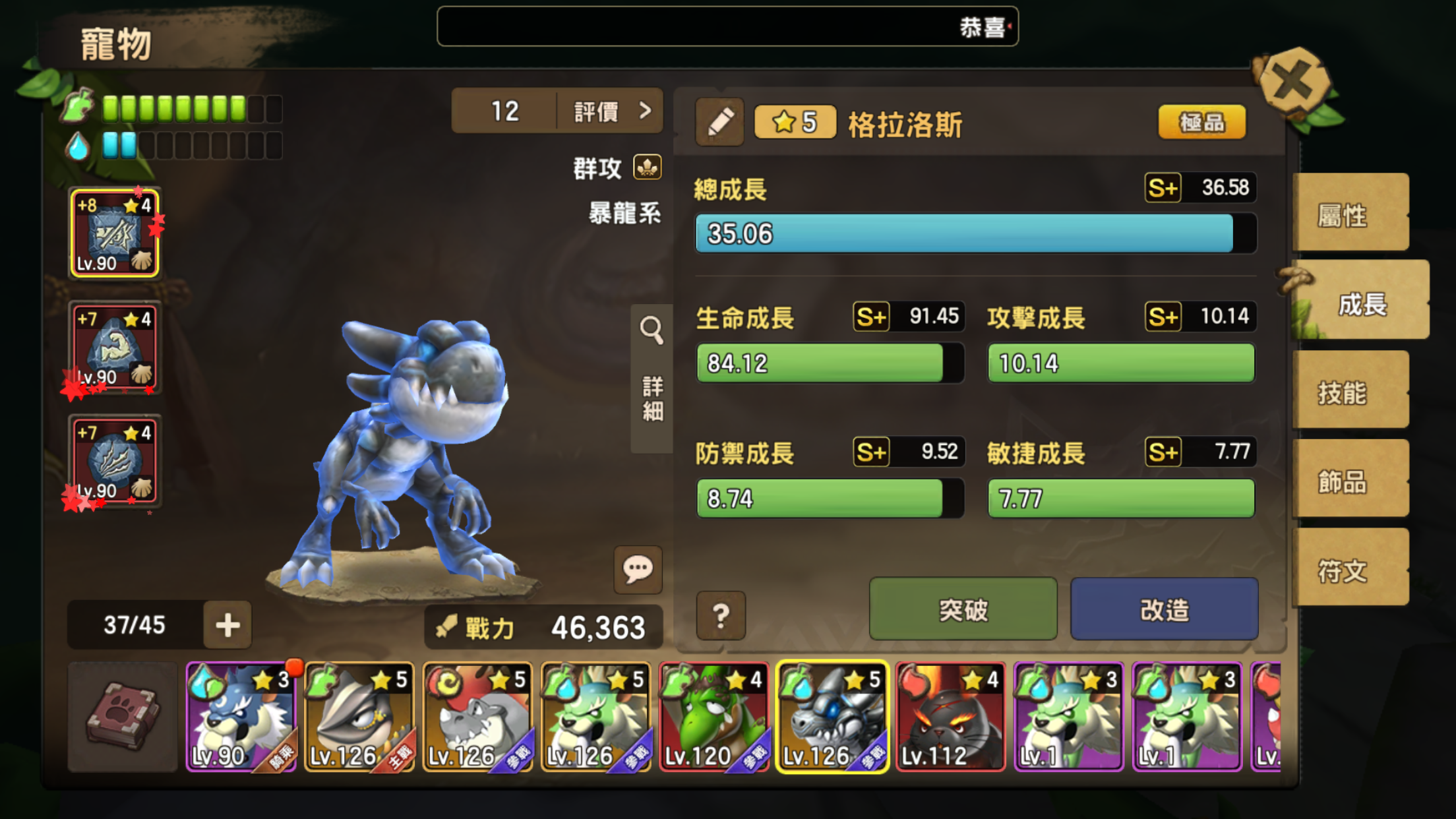
Task: Choose the Lv.120 green pet thumbnail
Action: (x=714, y=717)
